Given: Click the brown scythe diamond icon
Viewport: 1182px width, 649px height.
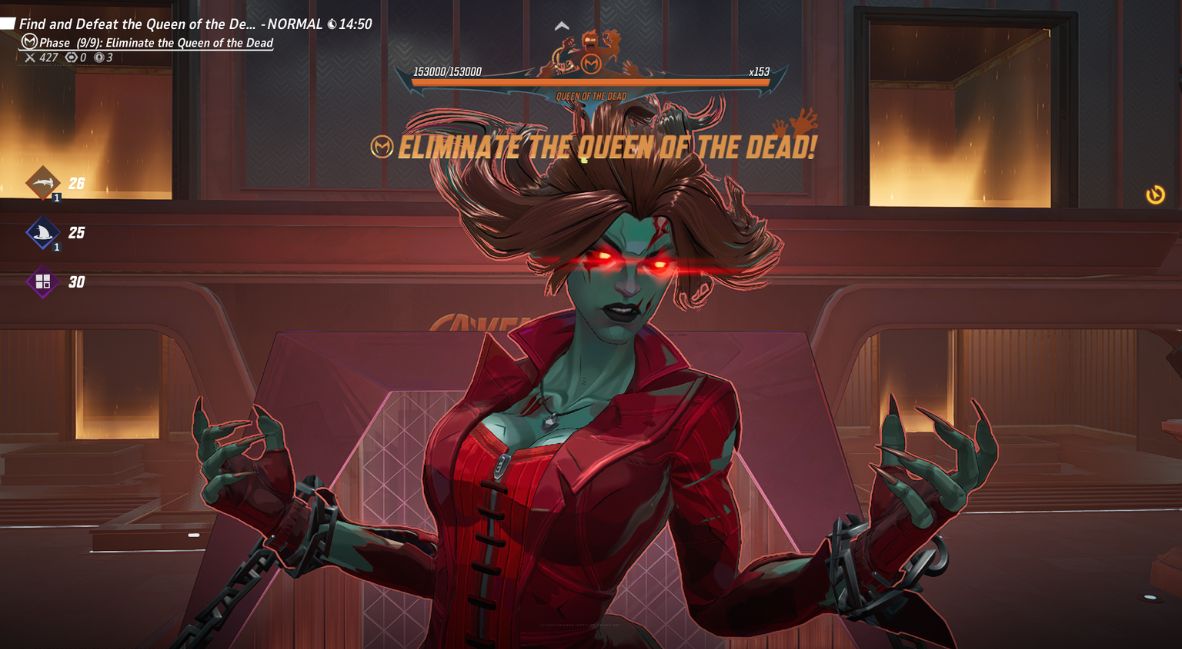Looking at the screenshot, I should pyautogui.click(x=43, y=182).
